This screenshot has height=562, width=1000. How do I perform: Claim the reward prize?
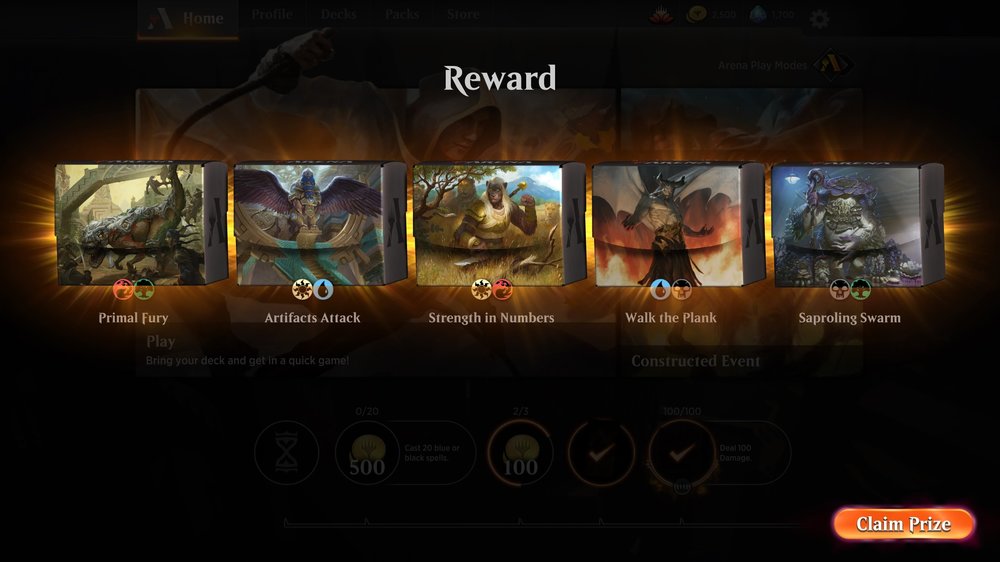click(x=903, y=524)
